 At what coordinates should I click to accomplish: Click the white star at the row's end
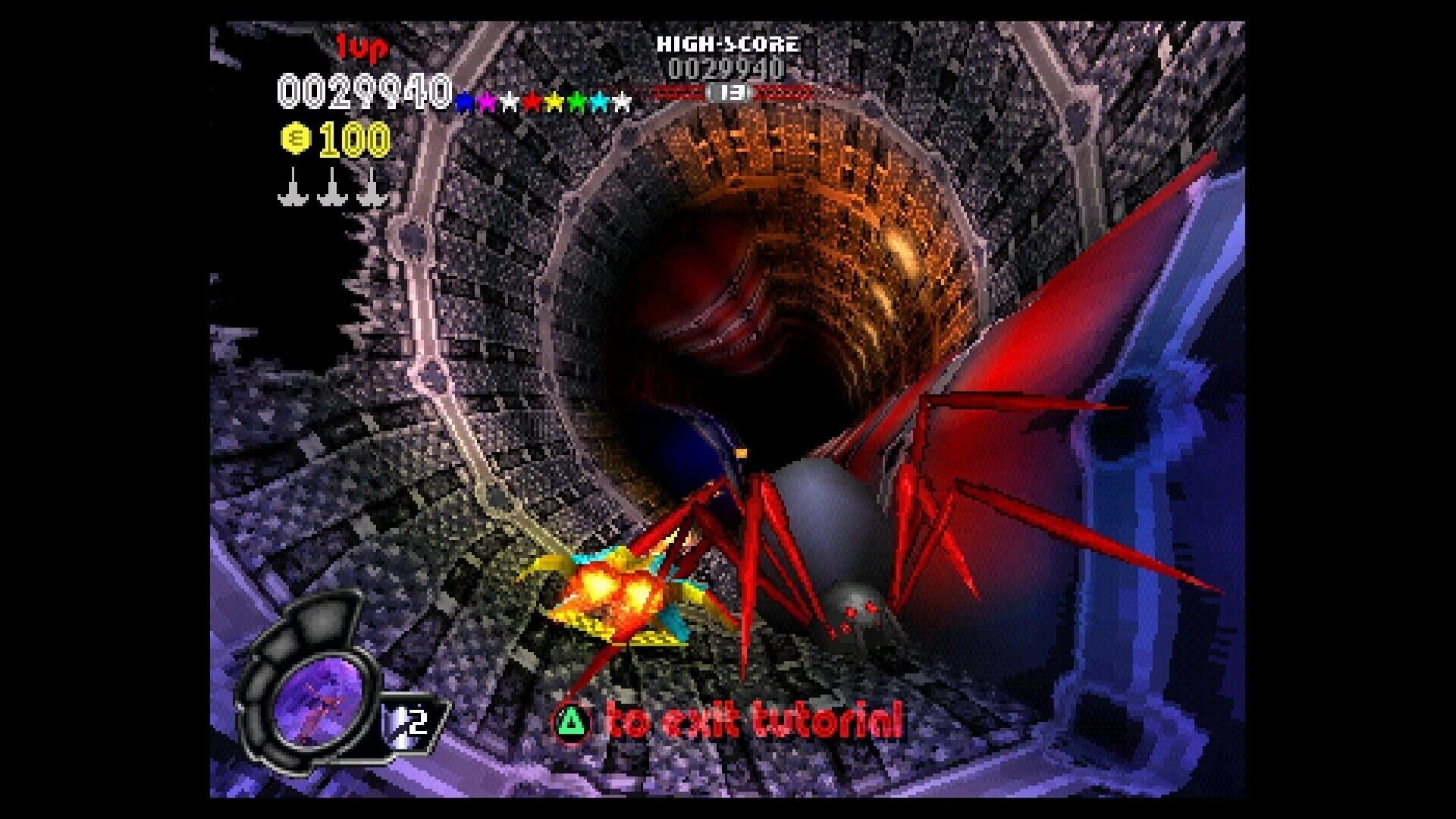click(x=622, y=100)
